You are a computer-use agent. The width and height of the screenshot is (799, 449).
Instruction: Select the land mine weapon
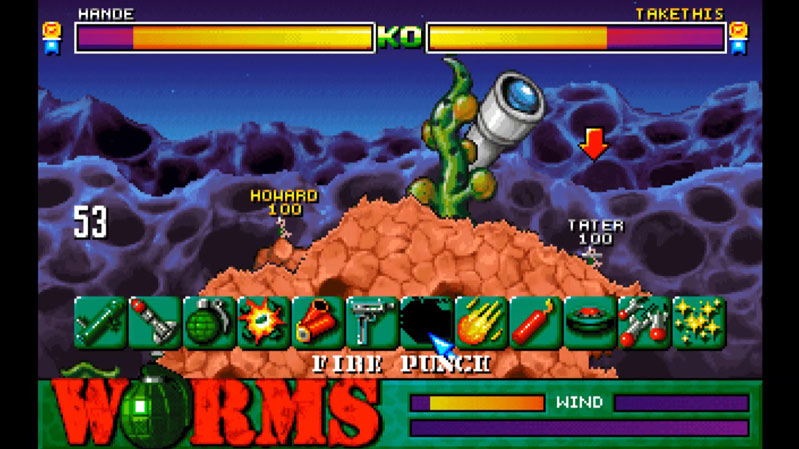pyautogui.click(x=589, y=322)
